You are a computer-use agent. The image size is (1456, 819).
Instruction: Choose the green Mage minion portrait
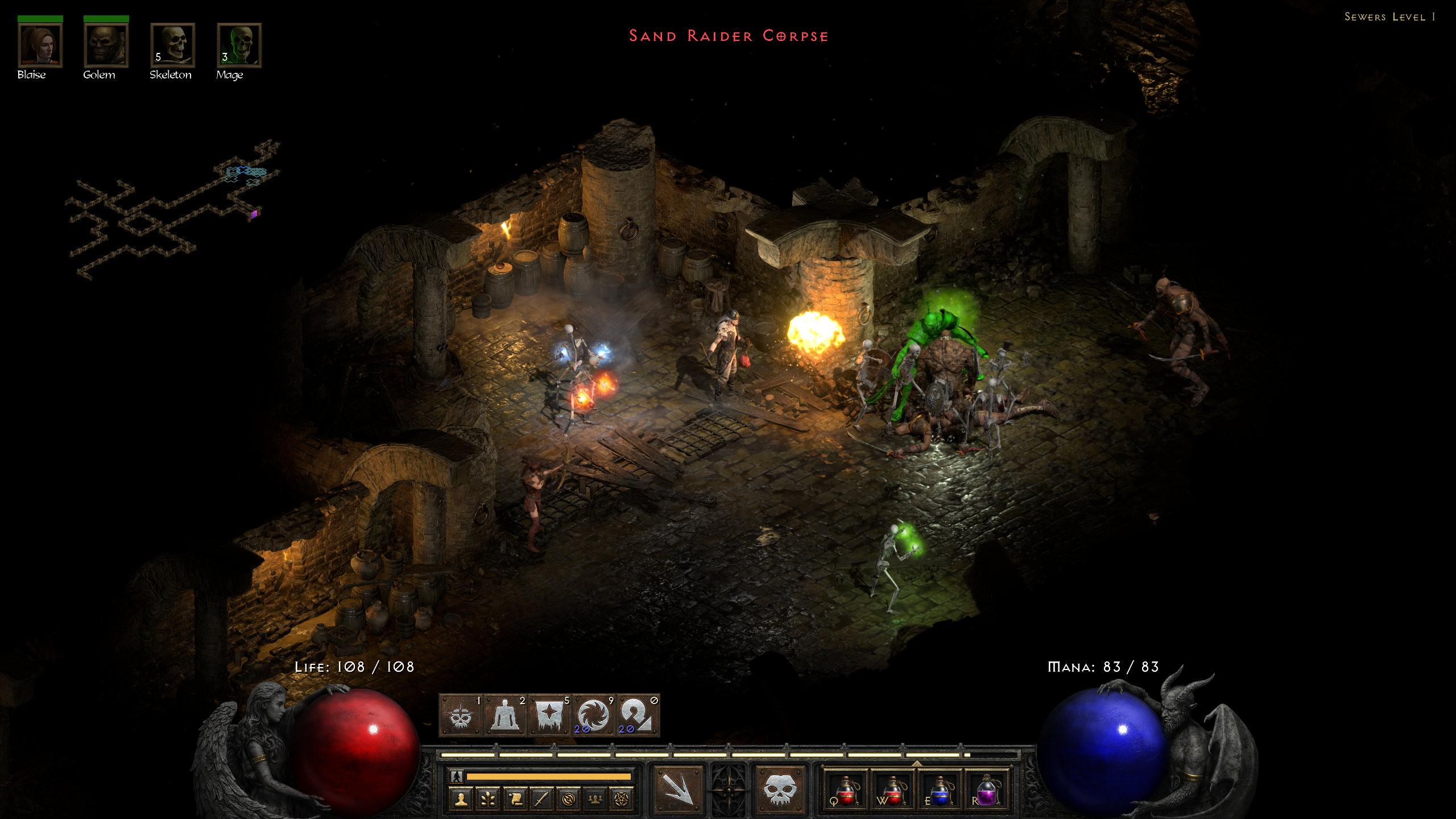(x=239, y=45)
